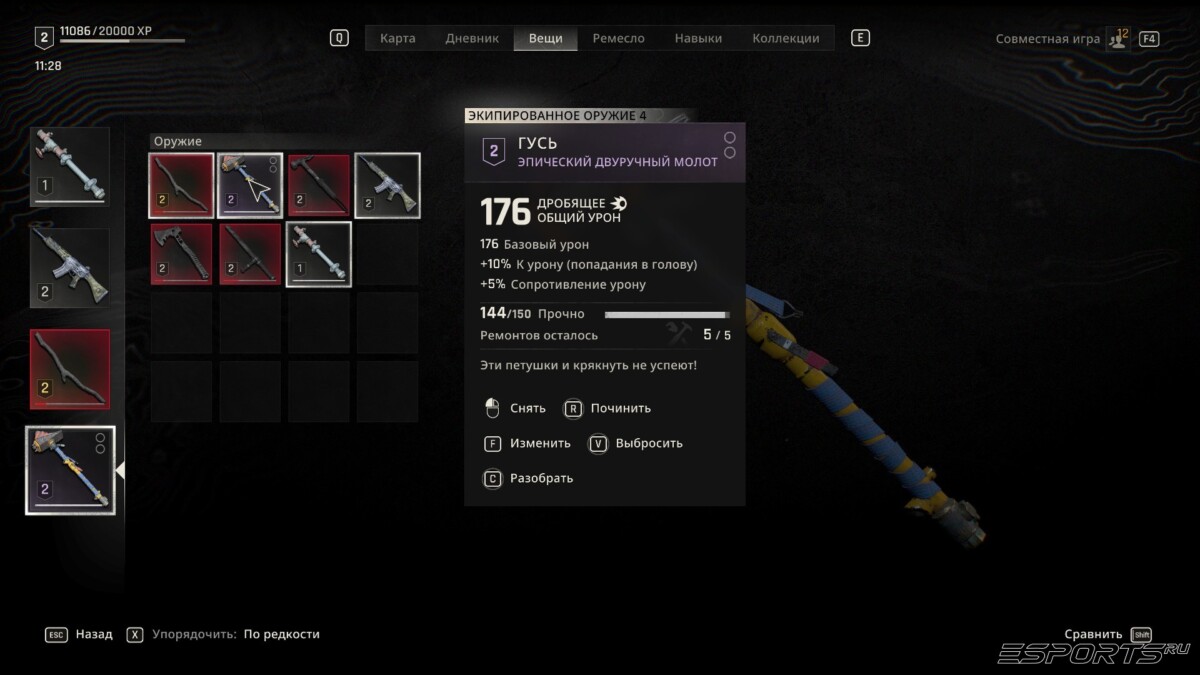Pick the assault rifle in Оружие grid

pyautogui.click(x=387, y=185)
